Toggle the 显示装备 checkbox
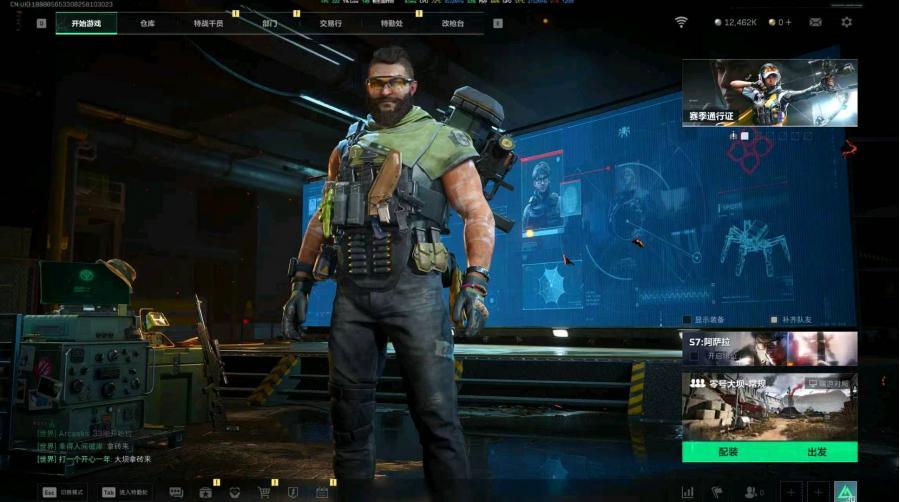This screenshot has height=502, width=900. tap(688, 320)
